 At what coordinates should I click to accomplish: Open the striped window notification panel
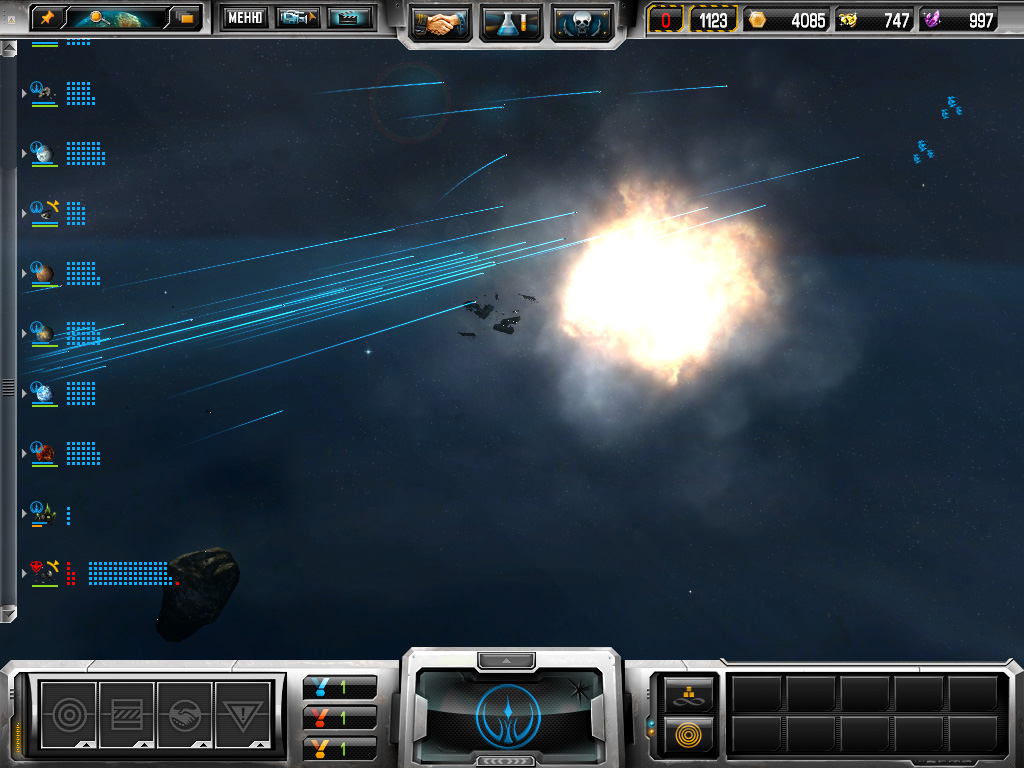pyautogui.click(x=127, y=714)
